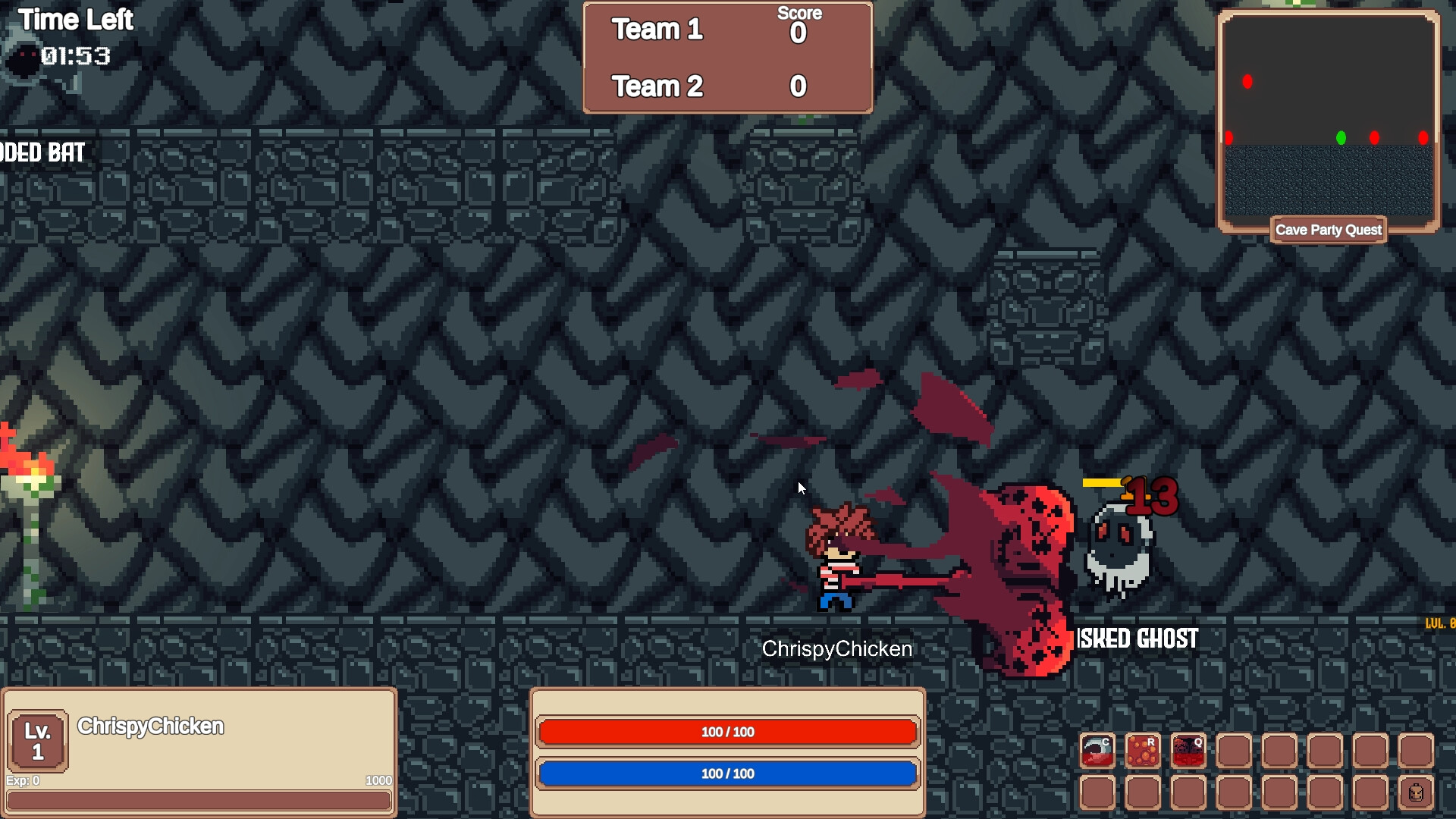This screenshot has width=1456, height=819.
Task: Click the first empty slot in the lower hotbar row
Action: point(1097,793)
